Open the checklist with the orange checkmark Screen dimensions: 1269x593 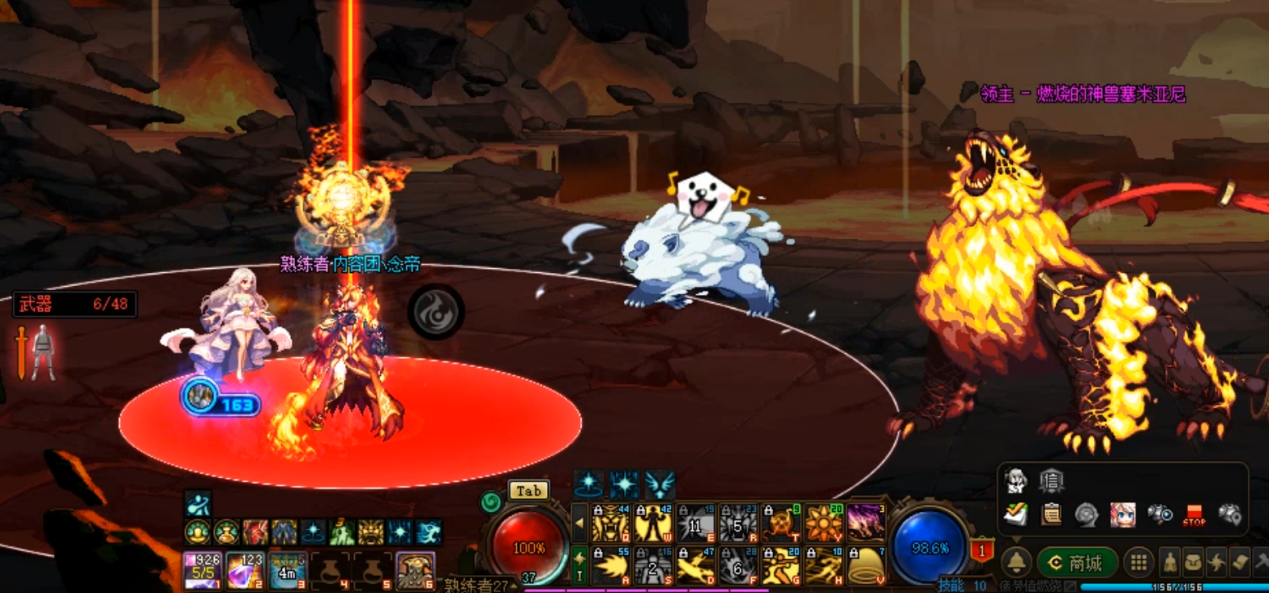click(1016, 515)
